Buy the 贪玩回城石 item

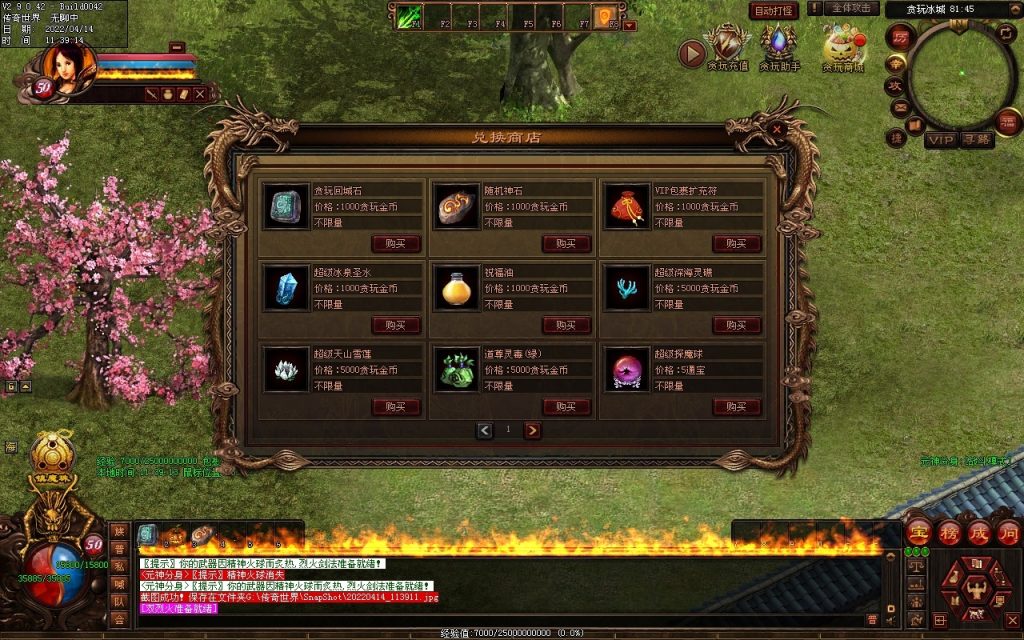[x=396, y=244]
